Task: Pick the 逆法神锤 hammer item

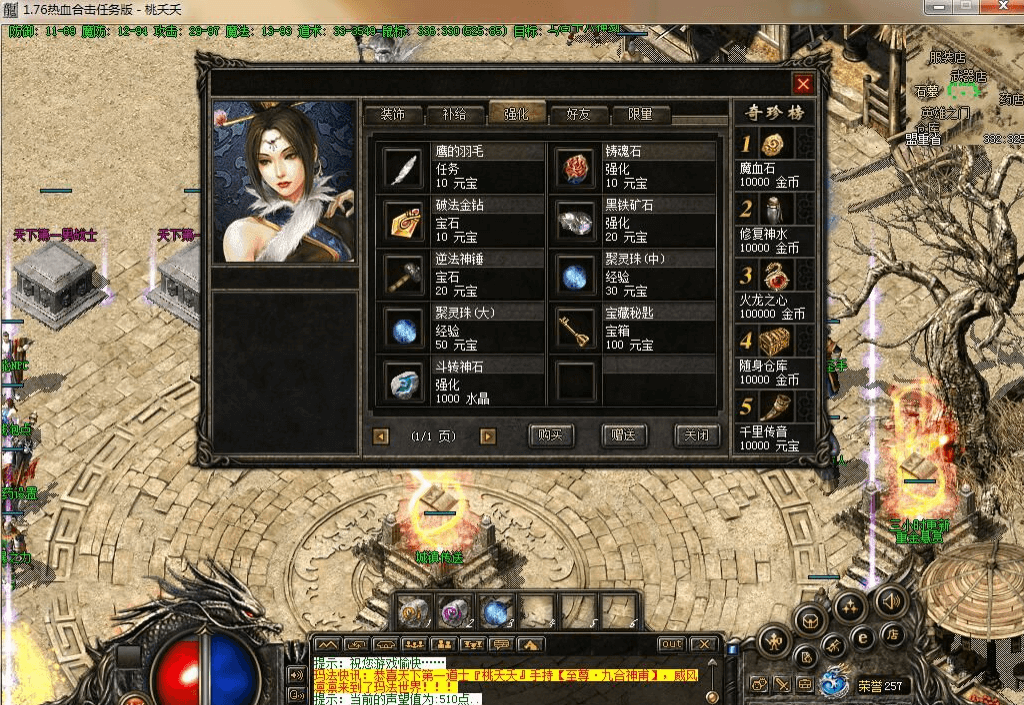Action: pos(404,274)
